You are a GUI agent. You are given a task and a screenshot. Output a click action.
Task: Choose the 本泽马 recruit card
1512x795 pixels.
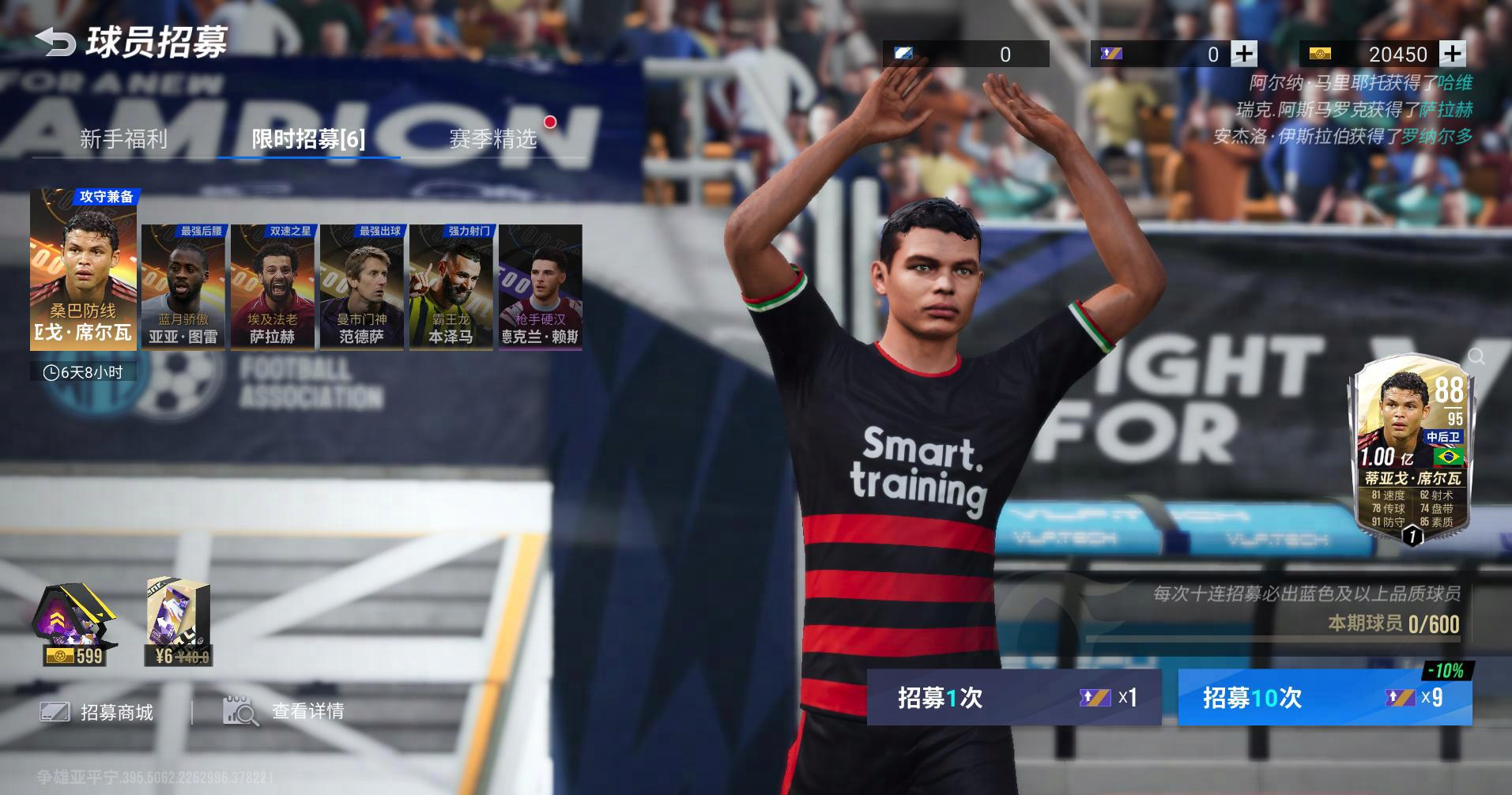point(451,287)
